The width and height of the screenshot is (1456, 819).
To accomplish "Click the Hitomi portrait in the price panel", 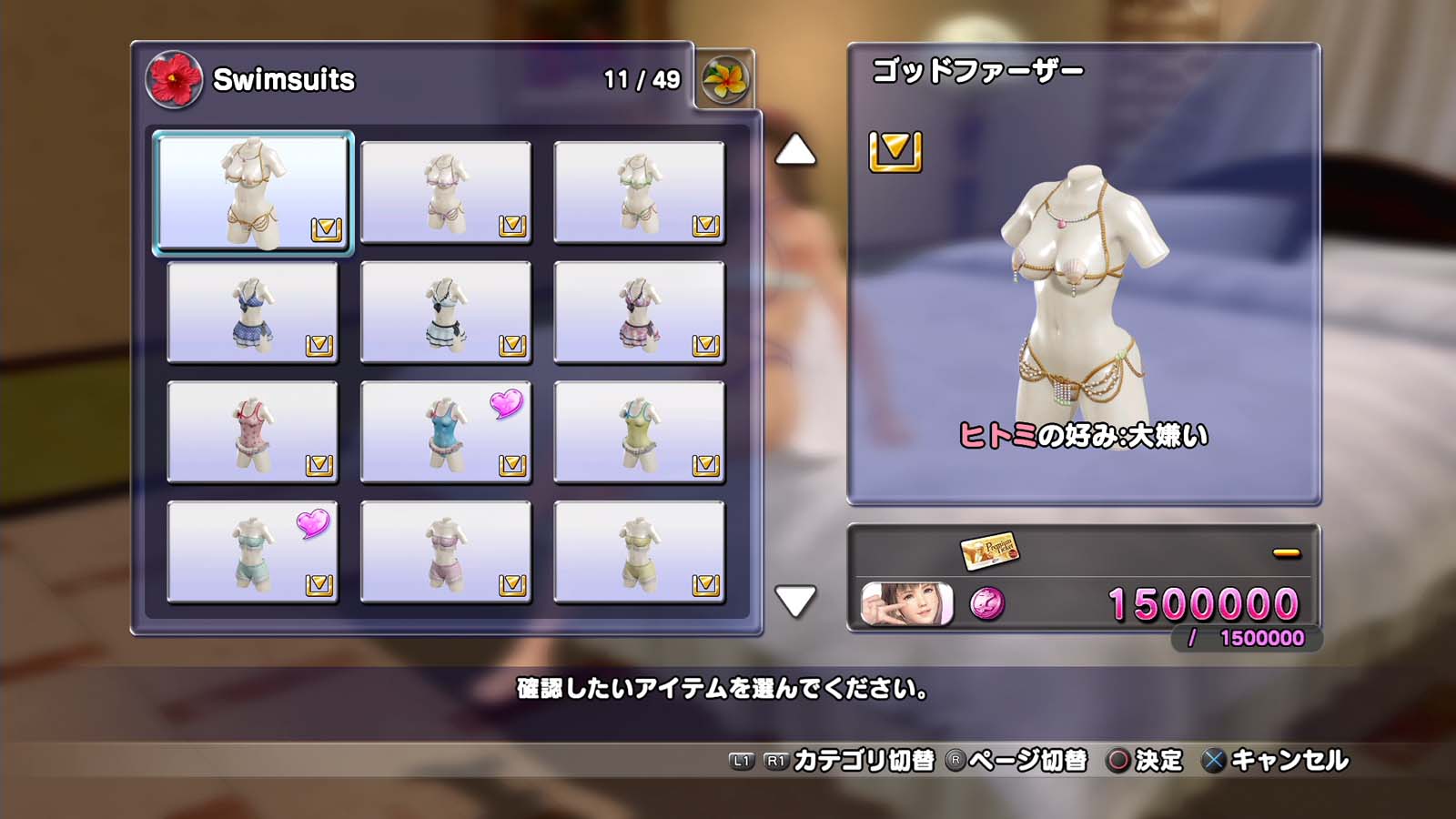I will (907, 604).
